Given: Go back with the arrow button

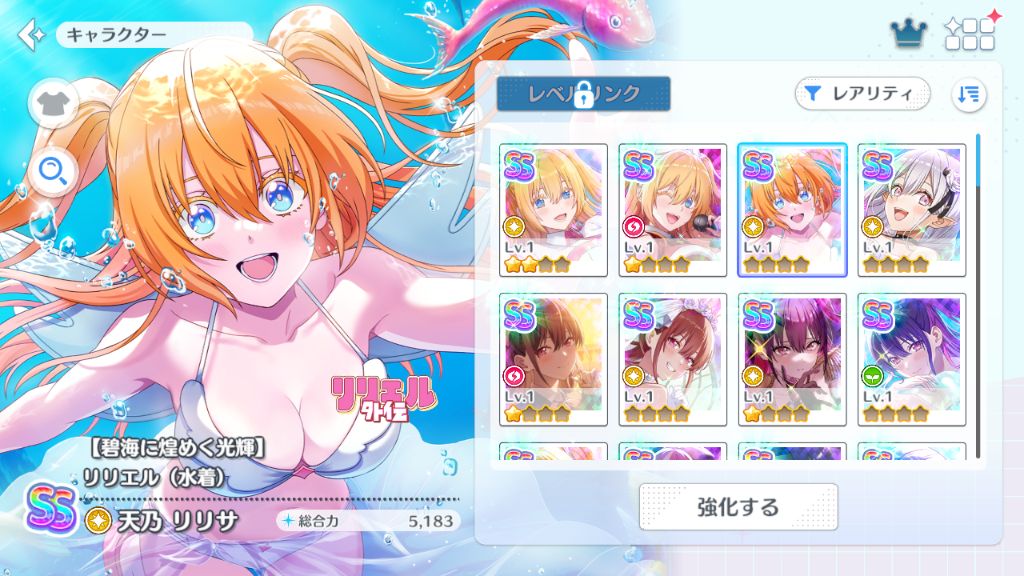Looking at the screenshot, I should [x=31, y=35].
